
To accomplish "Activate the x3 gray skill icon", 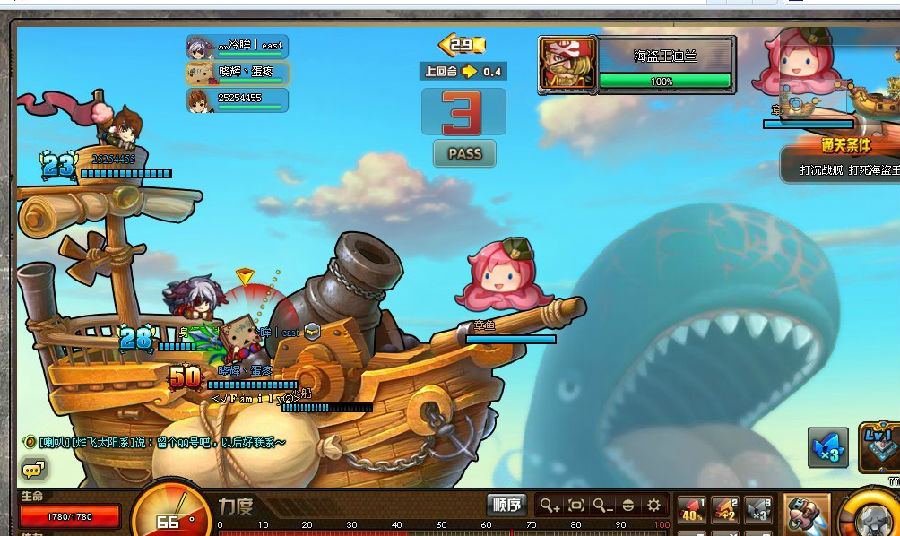I will coord(759,510).
